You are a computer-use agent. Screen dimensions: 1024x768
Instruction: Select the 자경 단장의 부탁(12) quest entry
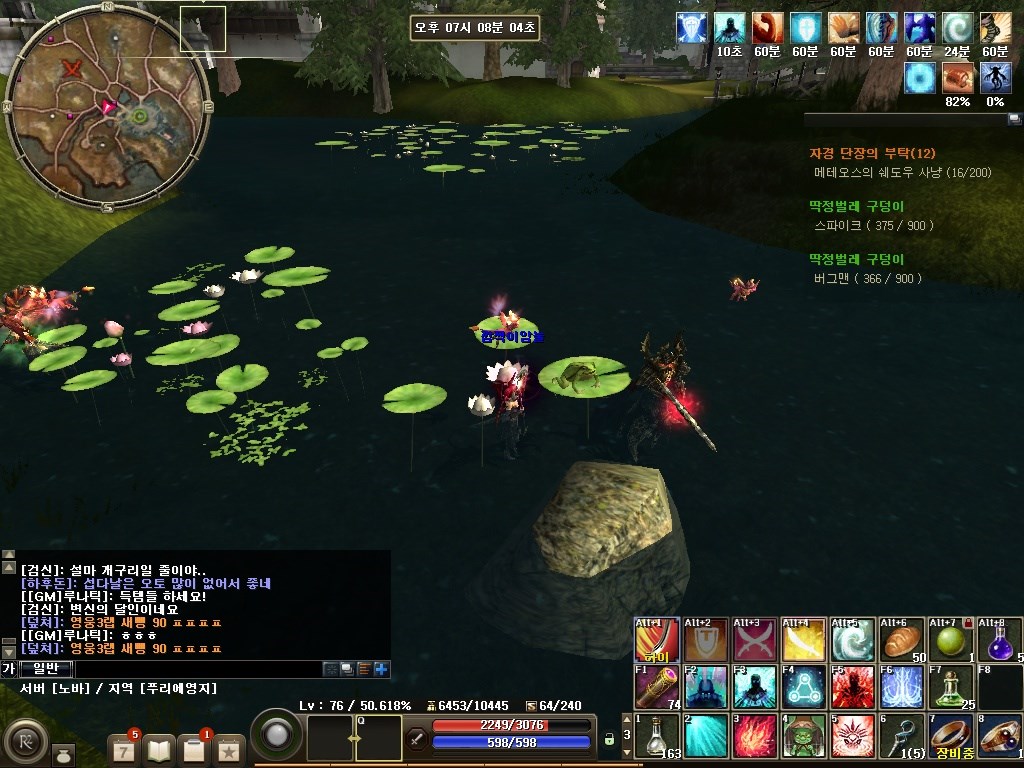[872, 153]
